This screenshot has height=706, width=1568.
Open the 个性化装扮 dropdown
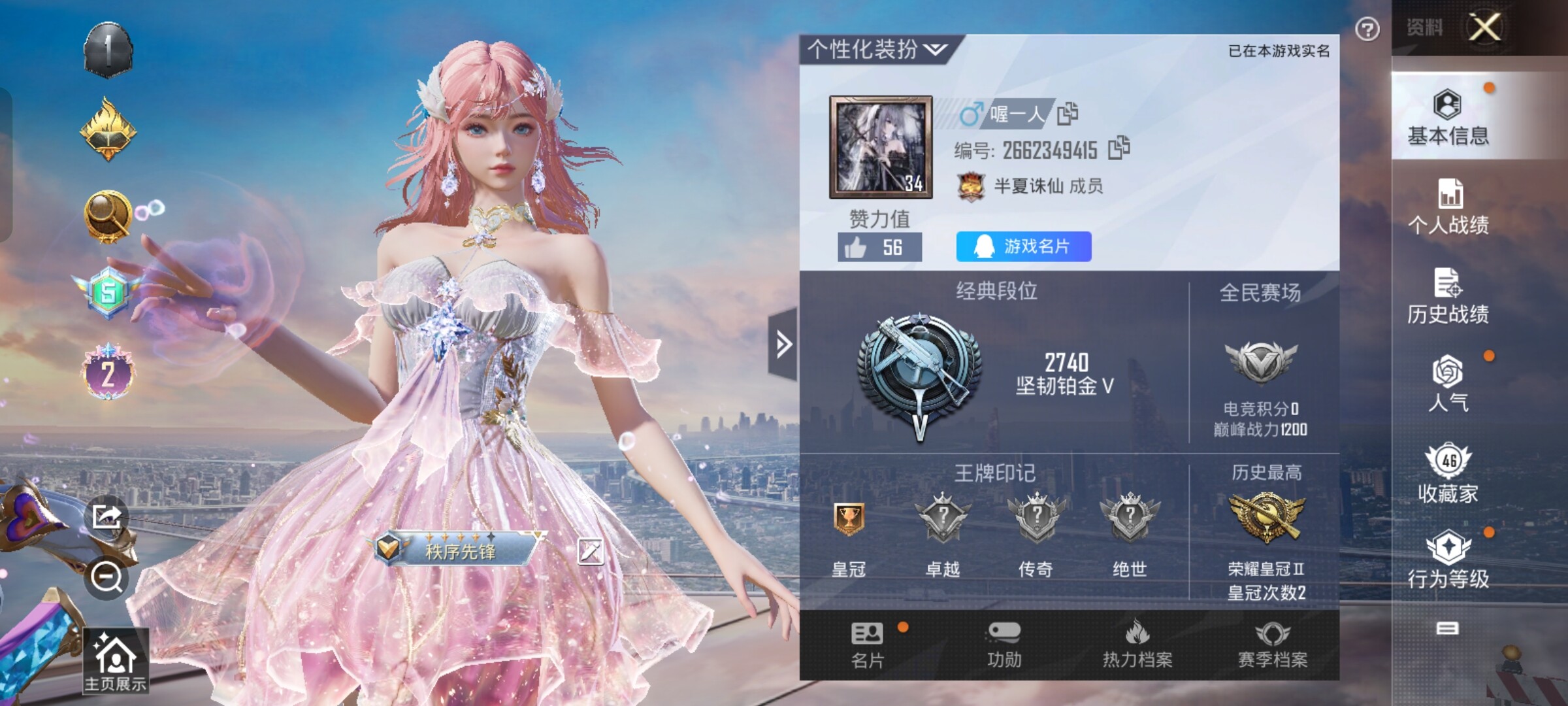point(877,50)
